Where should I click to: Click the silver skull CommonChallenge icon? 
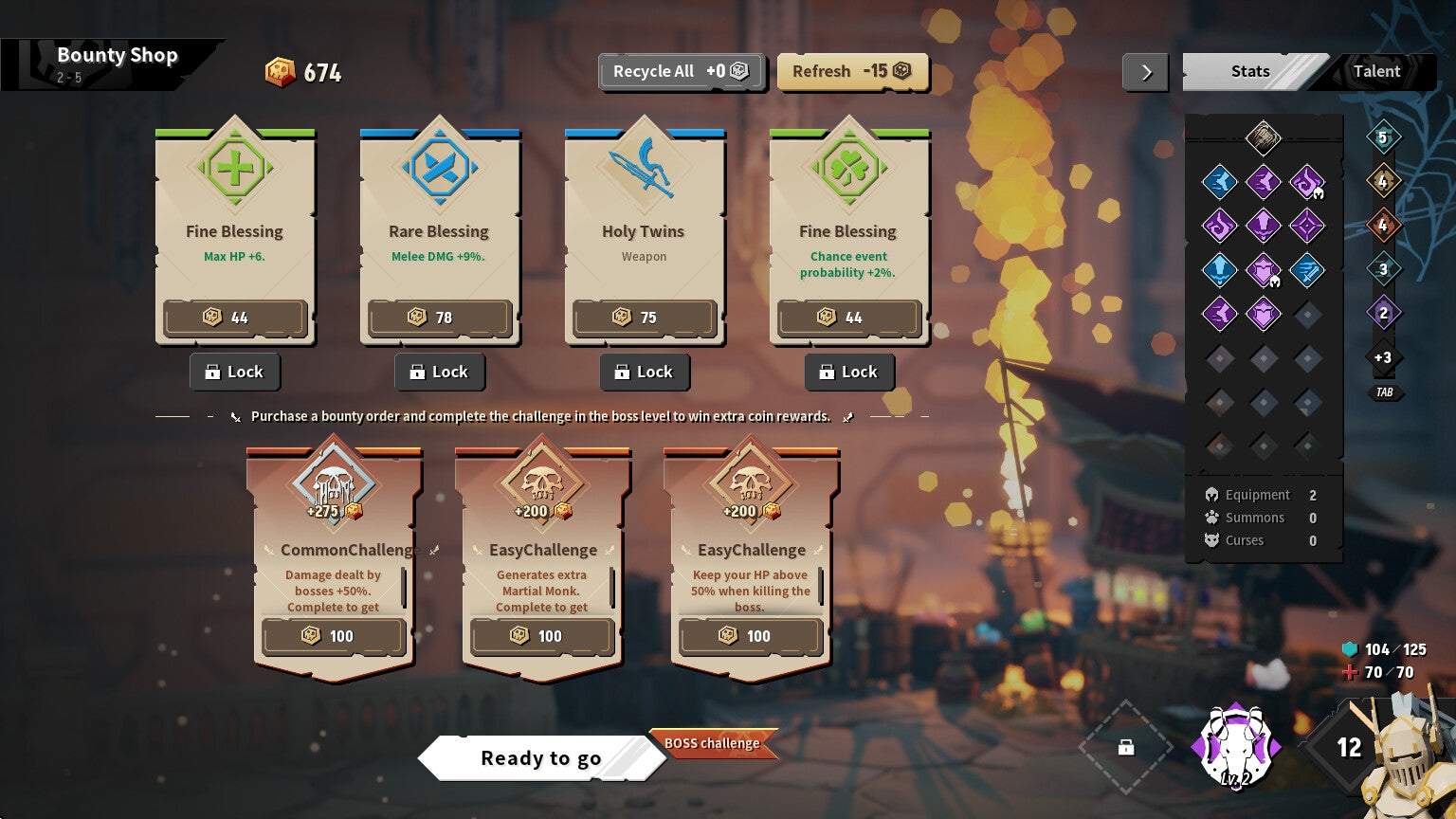[x=334, y=483]
